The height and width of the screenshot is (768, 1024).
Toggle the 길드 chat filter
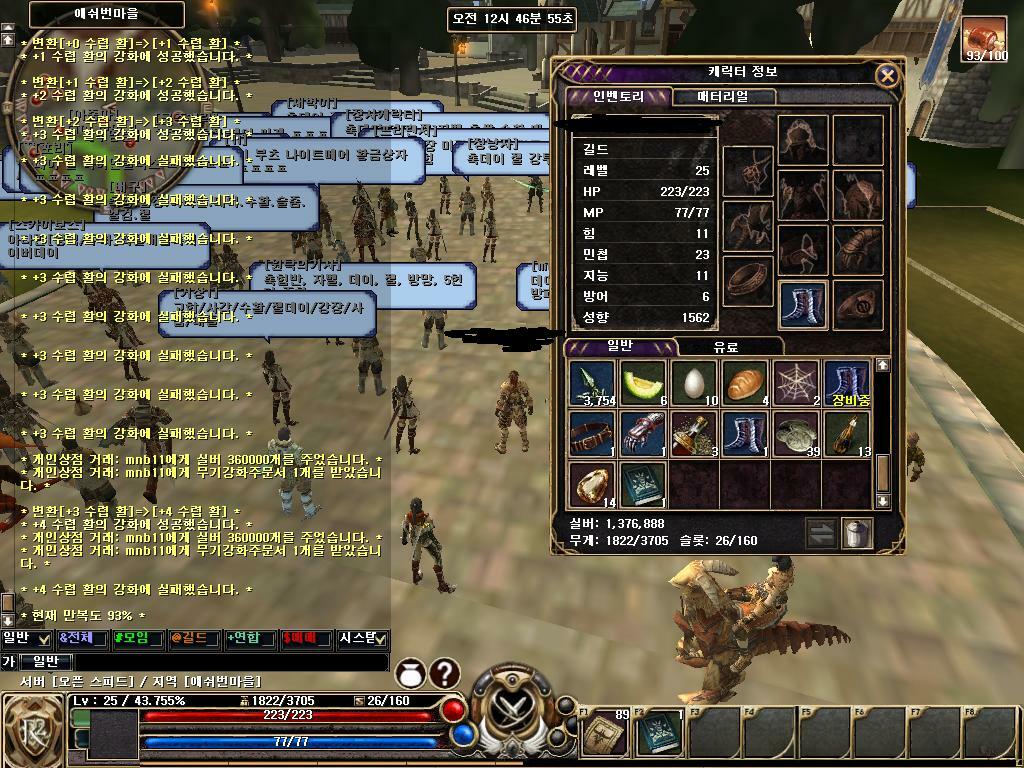194,638
